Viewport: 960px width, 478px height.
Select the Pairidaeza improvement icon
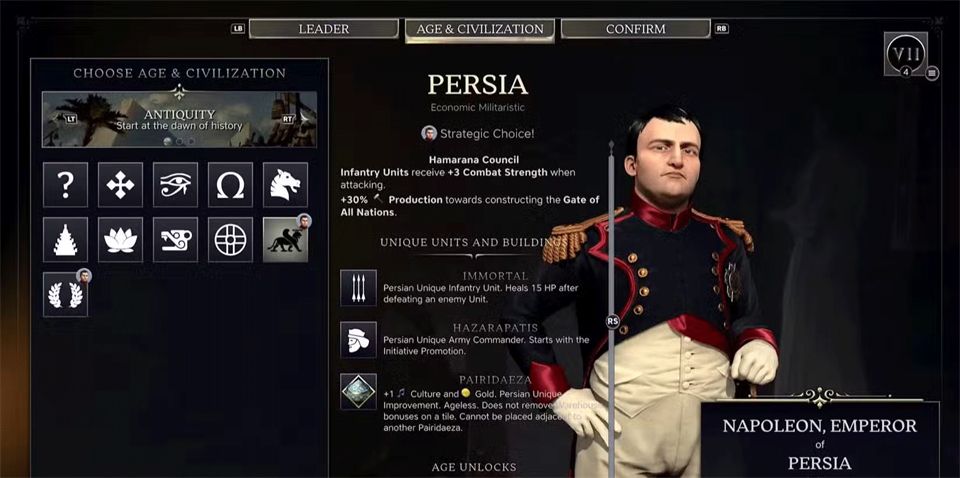click(358, 392)
